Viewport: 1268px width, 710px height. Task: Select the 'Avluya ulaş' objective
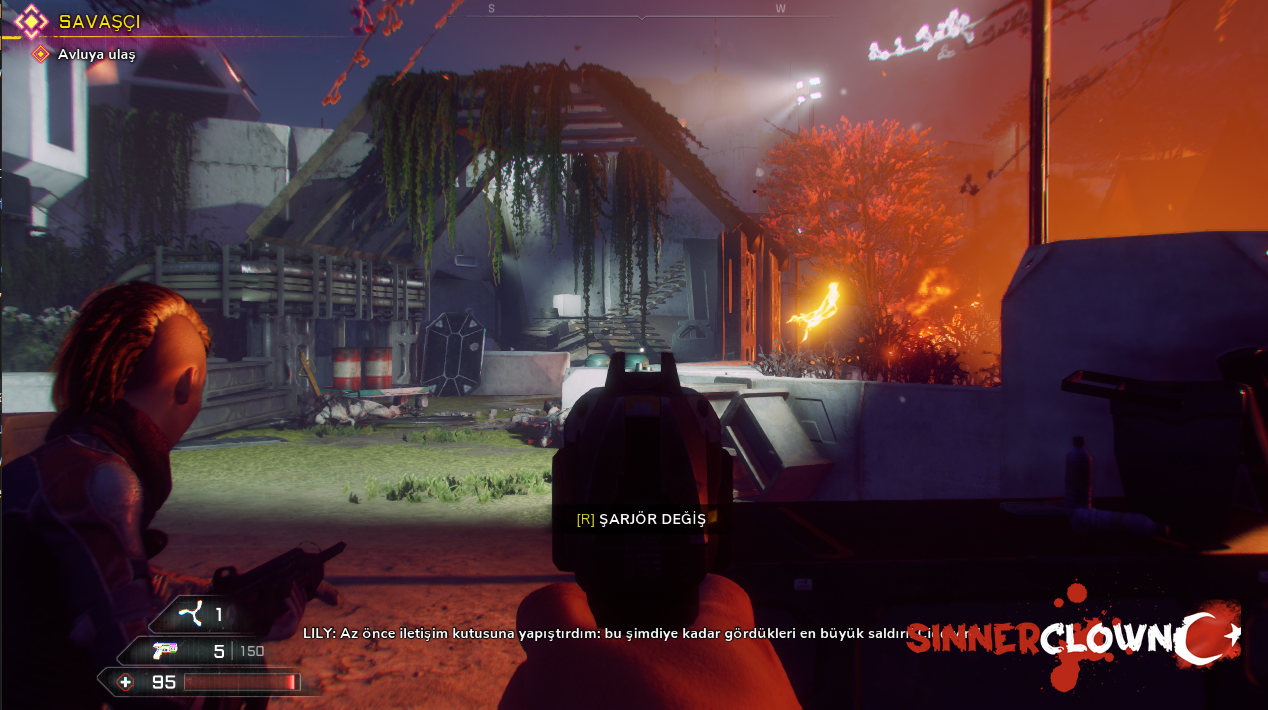(x=96, y=54)
